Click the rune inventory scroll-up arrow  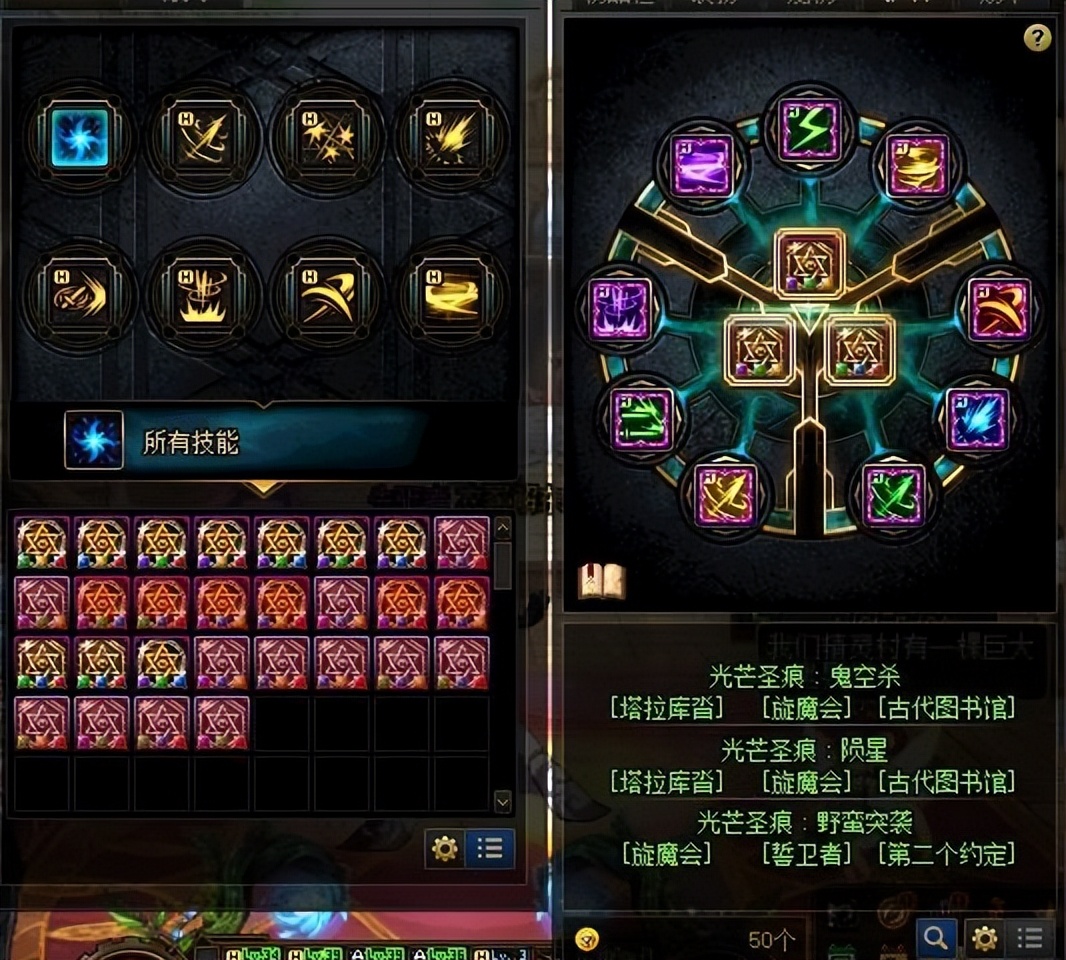[503, 528]
